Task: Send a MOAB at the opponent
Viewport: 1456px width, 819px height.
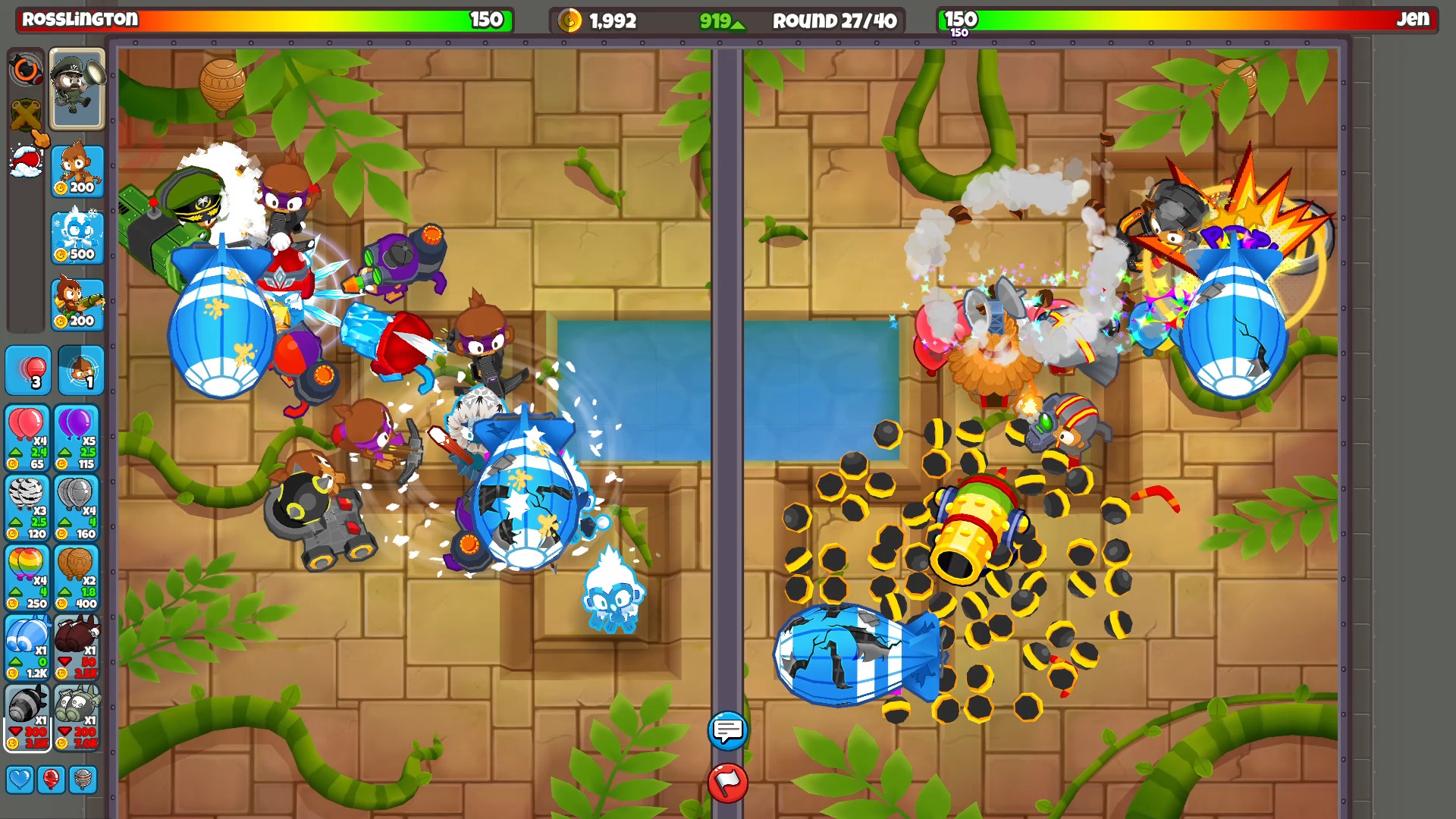Action: click(28, 646)
